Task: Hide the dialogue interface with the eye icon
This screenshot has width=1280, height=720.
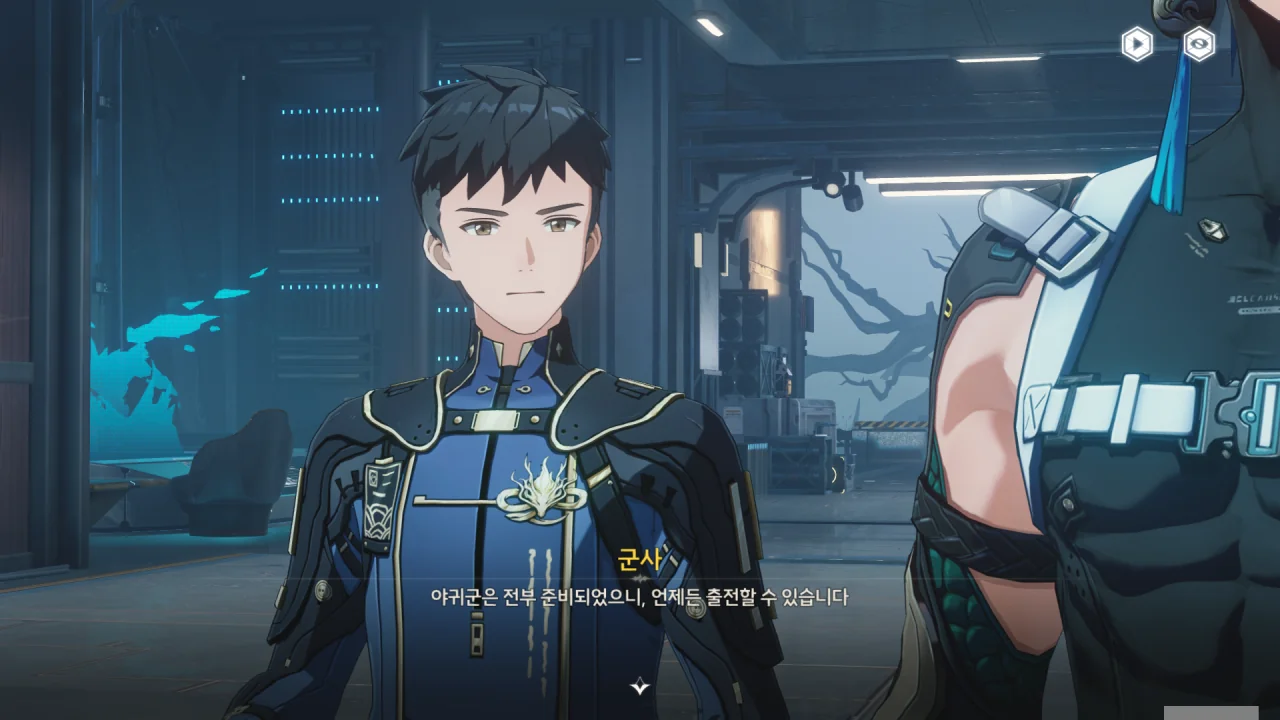Action: click(1199, 44)
